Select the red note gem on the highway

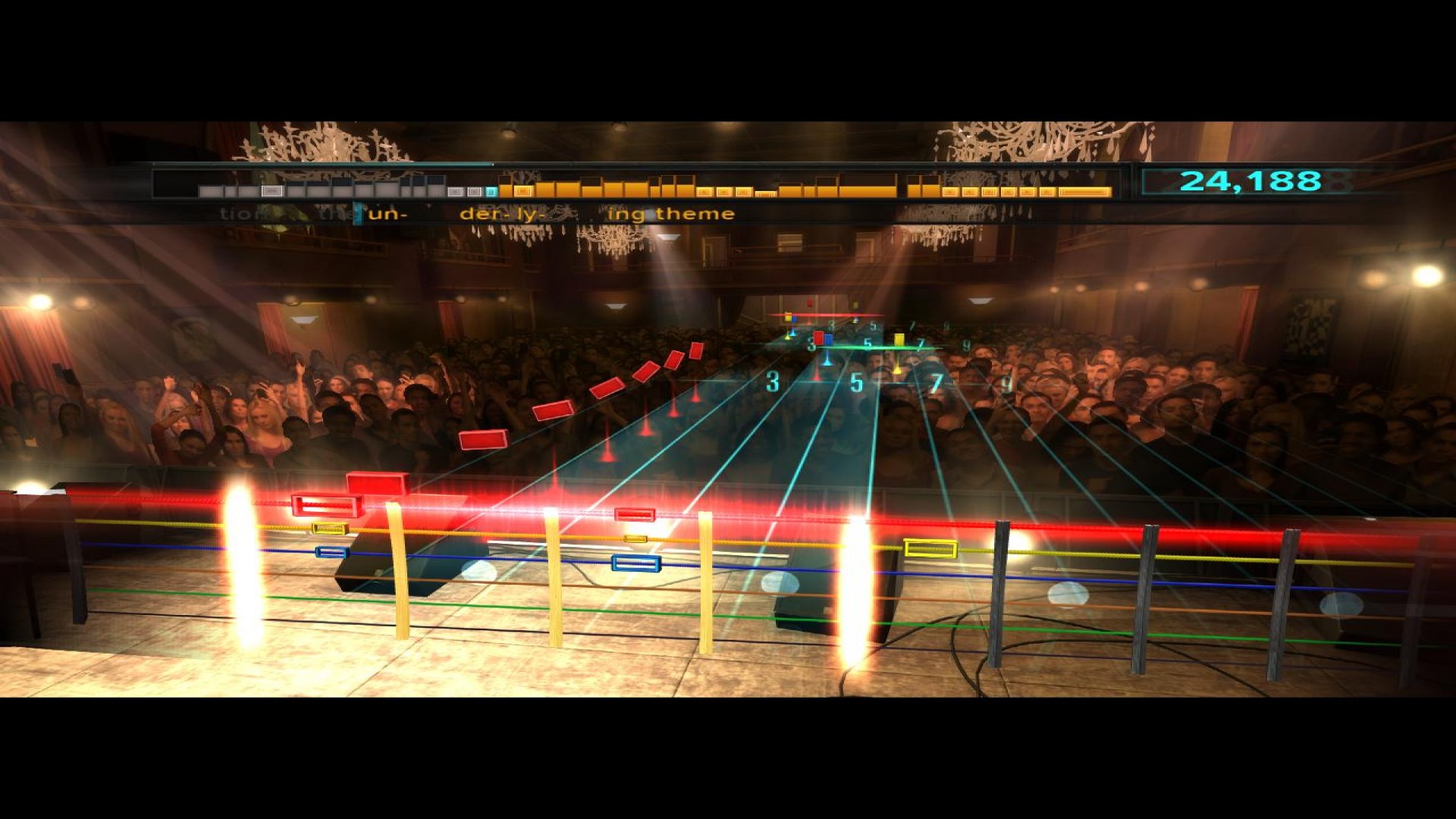pyautogui.click(x=818, y=339)
